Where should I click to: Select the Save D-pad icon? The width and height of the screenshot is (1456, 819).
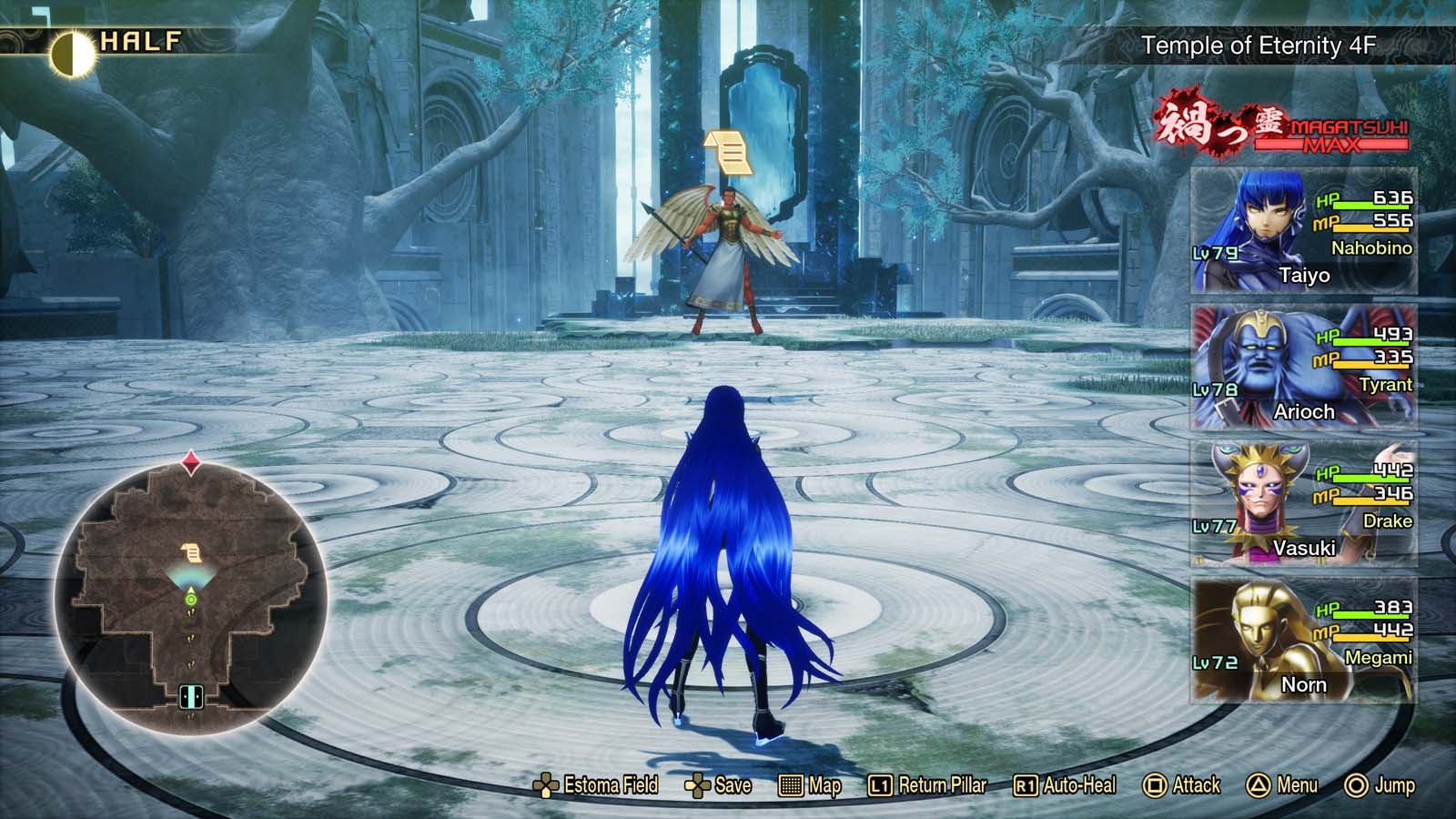coord(699,784)
